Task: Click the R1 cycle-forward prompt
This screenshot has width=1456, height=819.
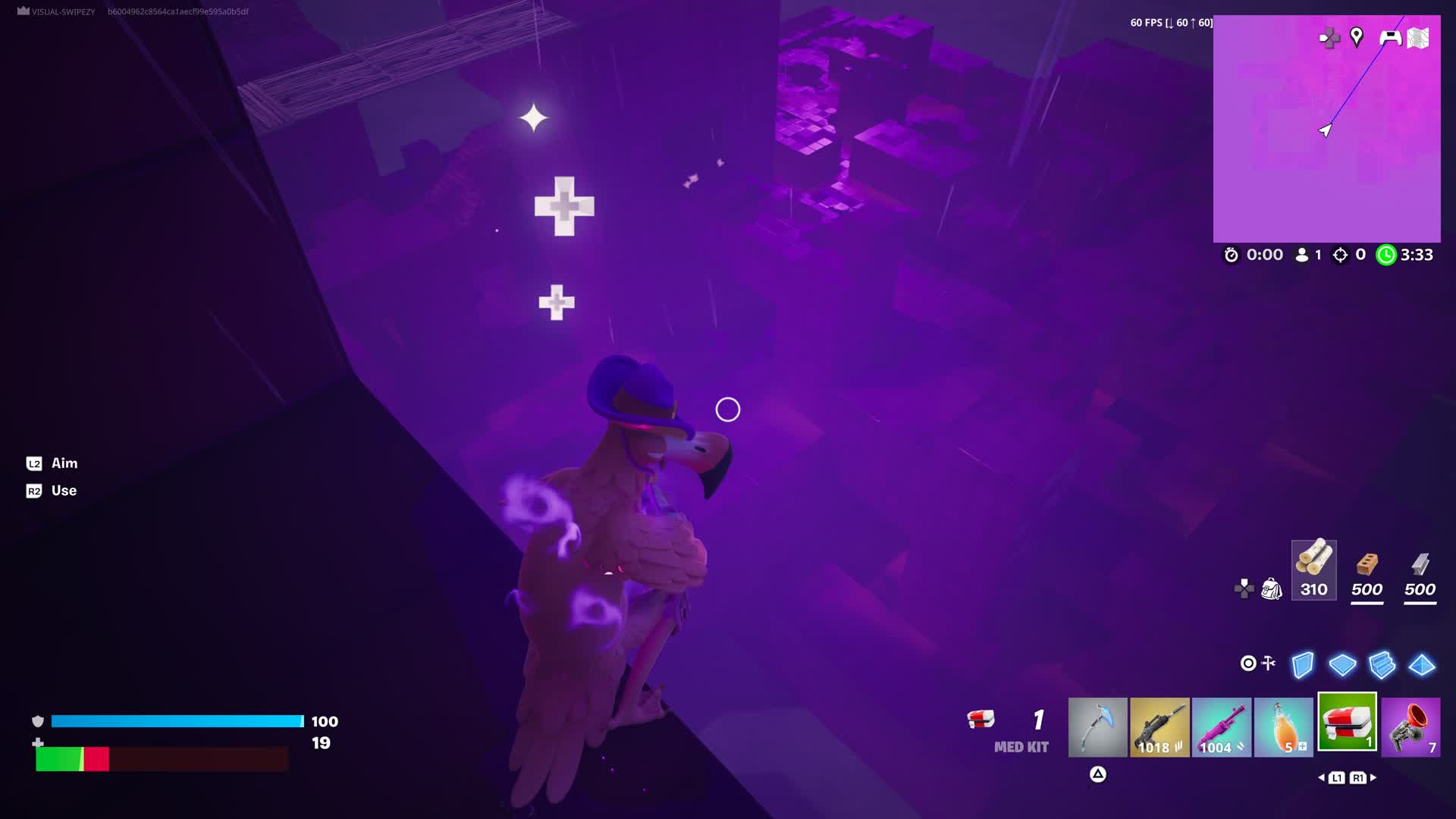Action: pyautogui.click(x=1358, y=777)
